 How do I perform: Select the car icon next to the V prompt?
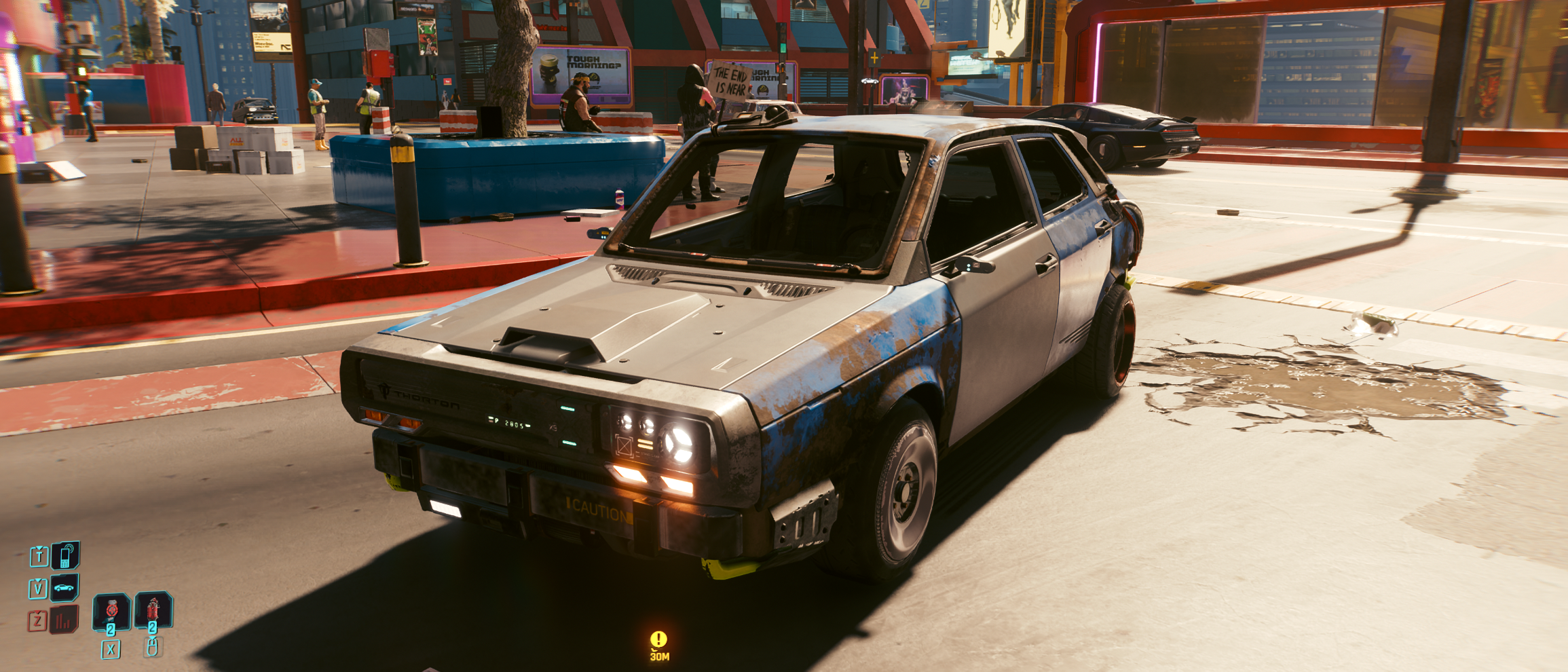[64, 589]
